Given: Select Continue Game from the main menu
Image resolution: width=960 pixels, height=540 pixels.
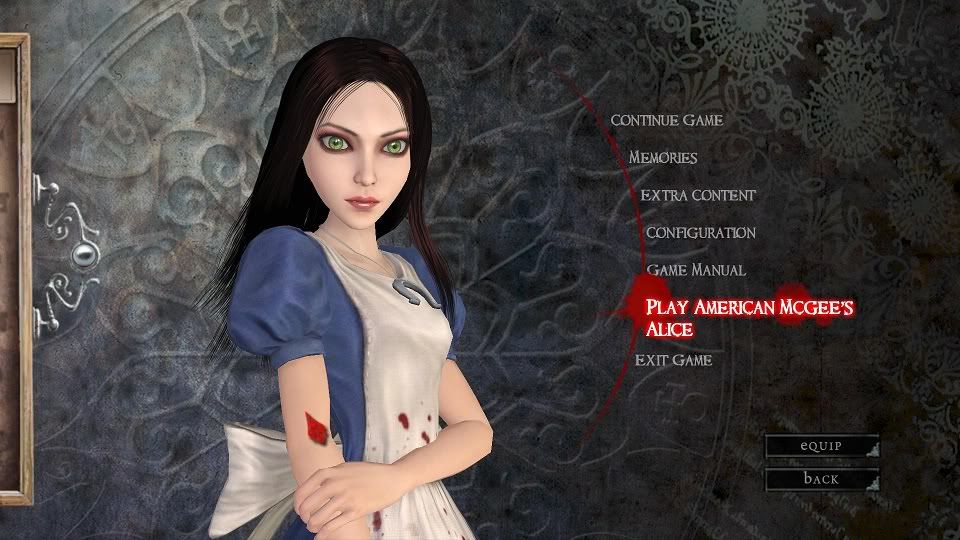Looking at the screenshot, I should pos(666,121).
